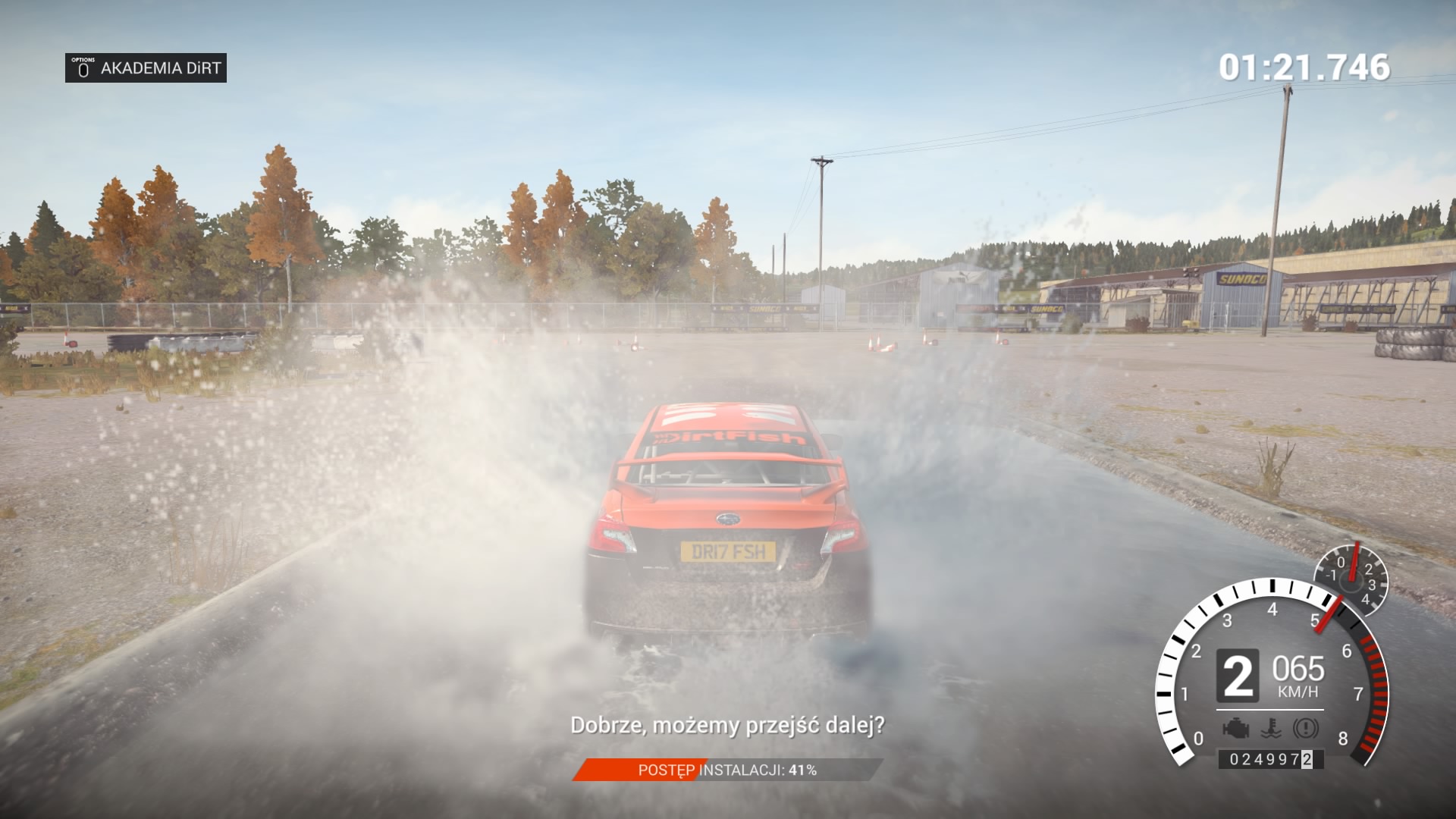Open the Akademia DiRT menu

(146, 68)
